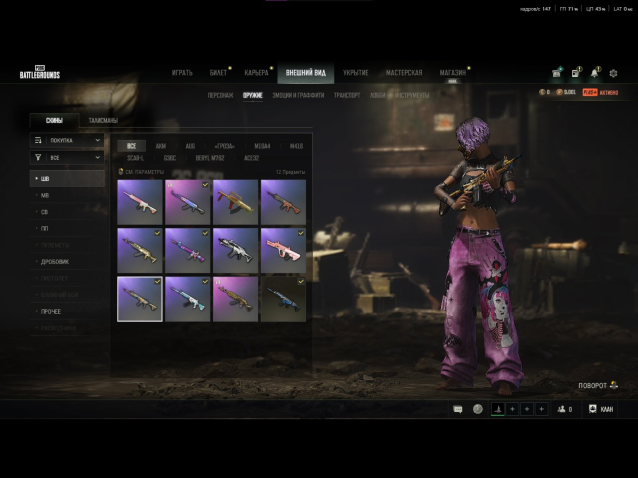638x478 pixels.
Task: Open the ИГРАТЬ (Play) menu
Action: click(182, 73)
